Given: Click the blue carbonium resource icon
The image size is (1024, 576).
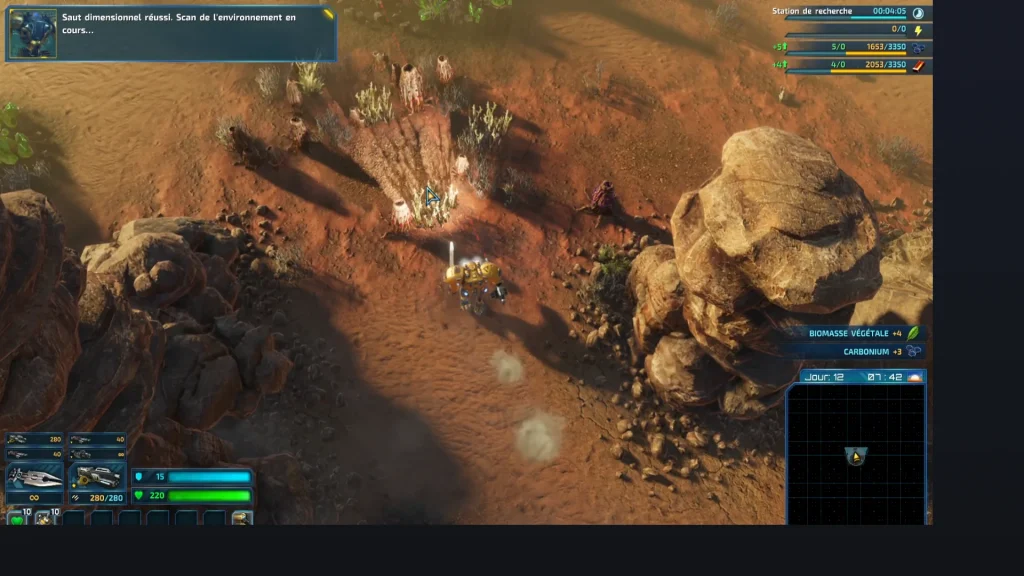Looking at the screenshot, I should pyautogui.click(x=918, y=48).
